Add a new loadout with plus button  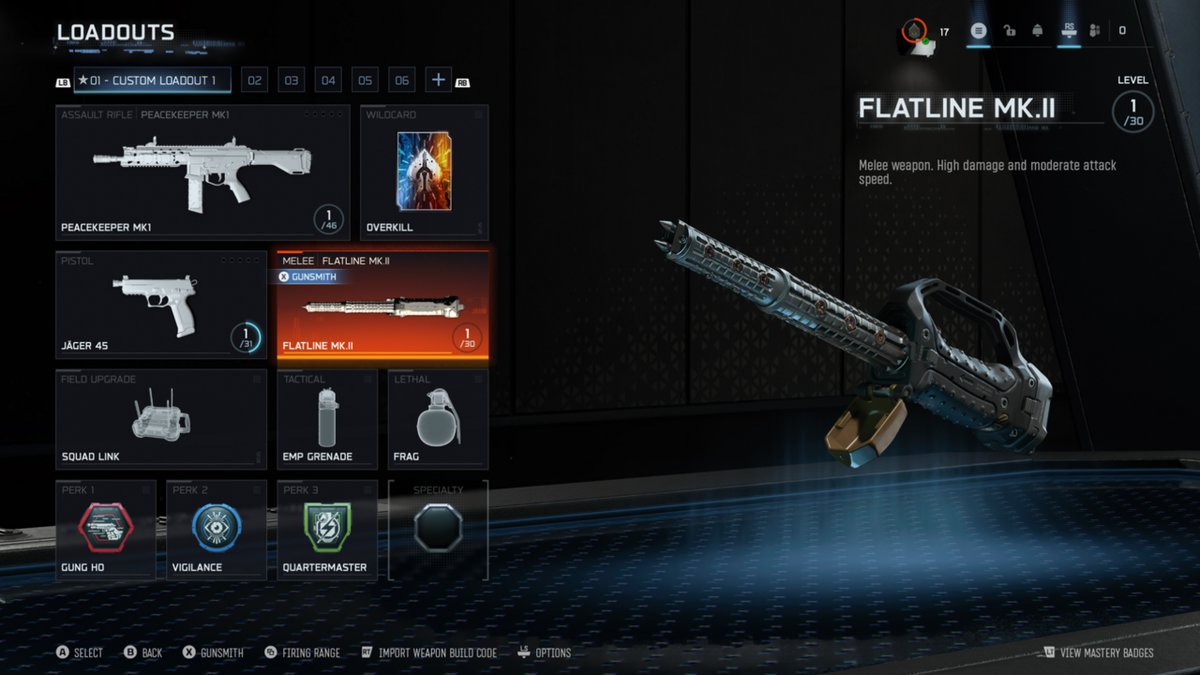[x=438, y=80]
